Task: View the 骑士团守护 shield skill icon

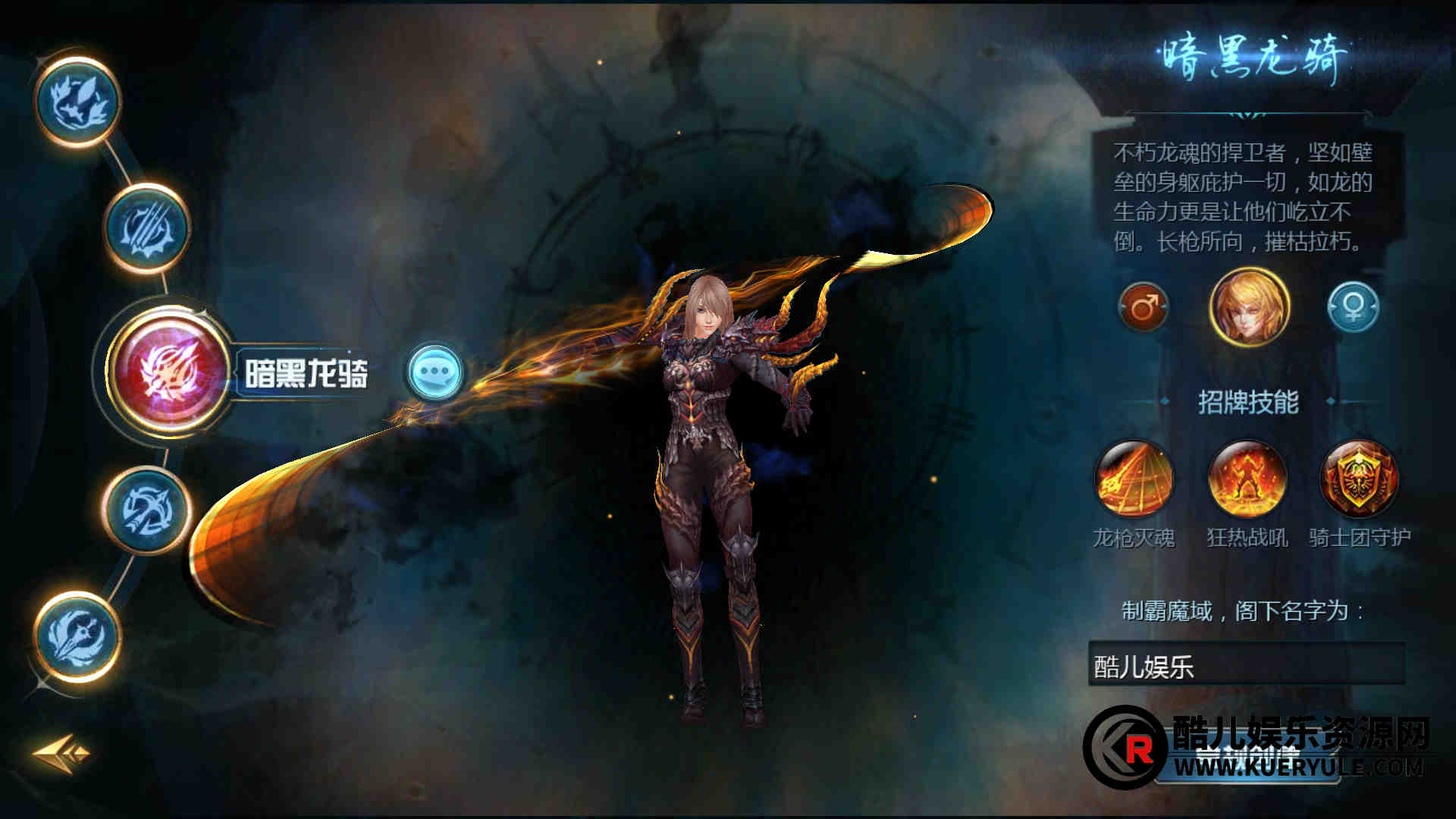Action: pos(1359,479)
